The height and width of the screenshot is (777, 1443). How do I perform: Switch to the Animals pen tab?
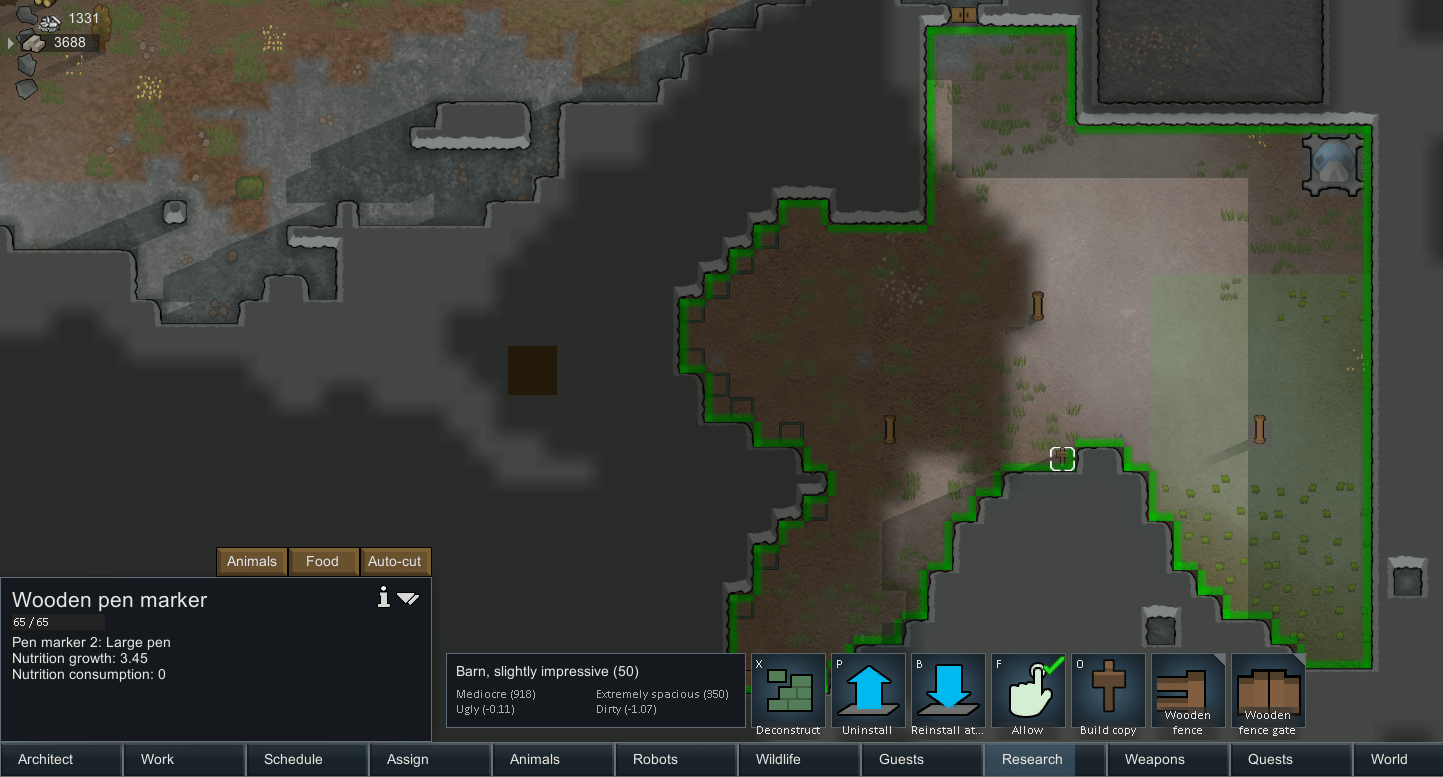pyautogui.click(x=251, y=561)
